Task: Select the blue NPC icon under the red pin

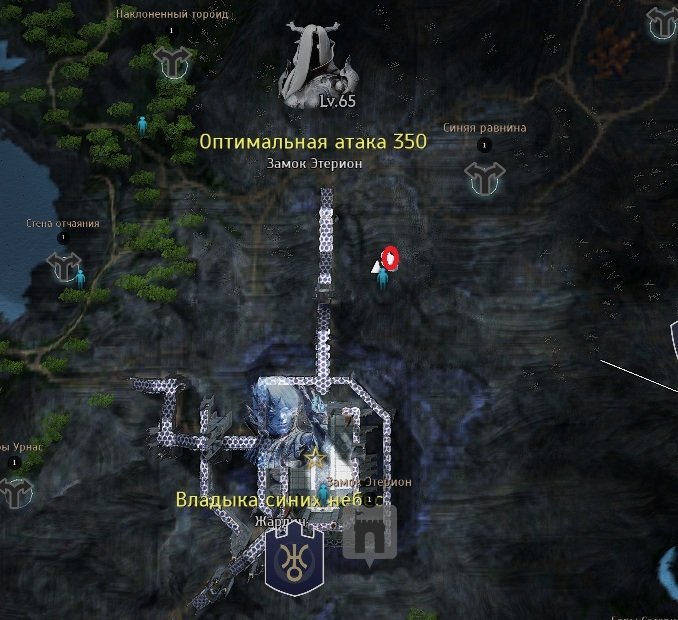Action: click(382, 276)
